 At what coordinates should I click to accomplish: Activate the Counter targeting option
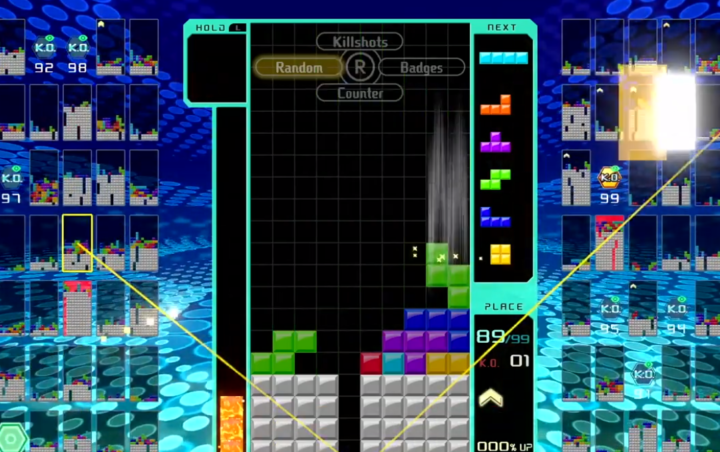point(360,93)
